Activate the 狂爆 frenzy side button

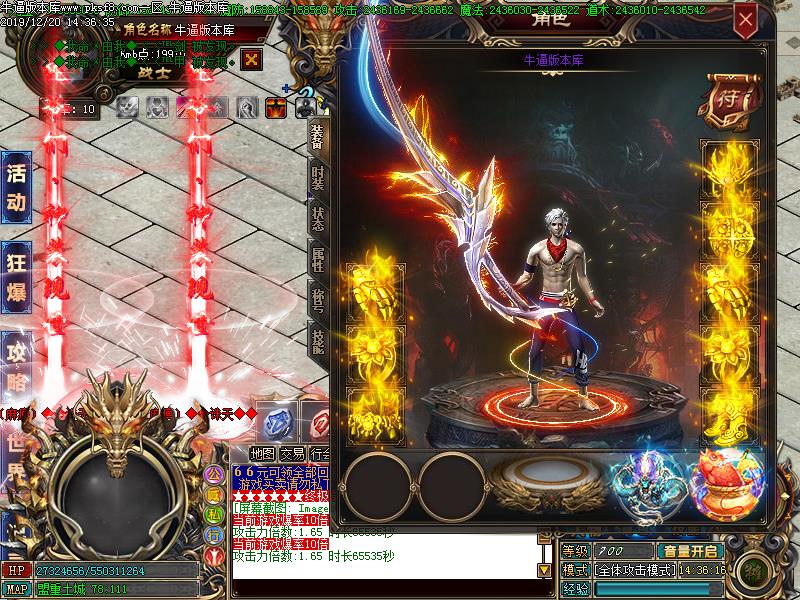[16, 280]
